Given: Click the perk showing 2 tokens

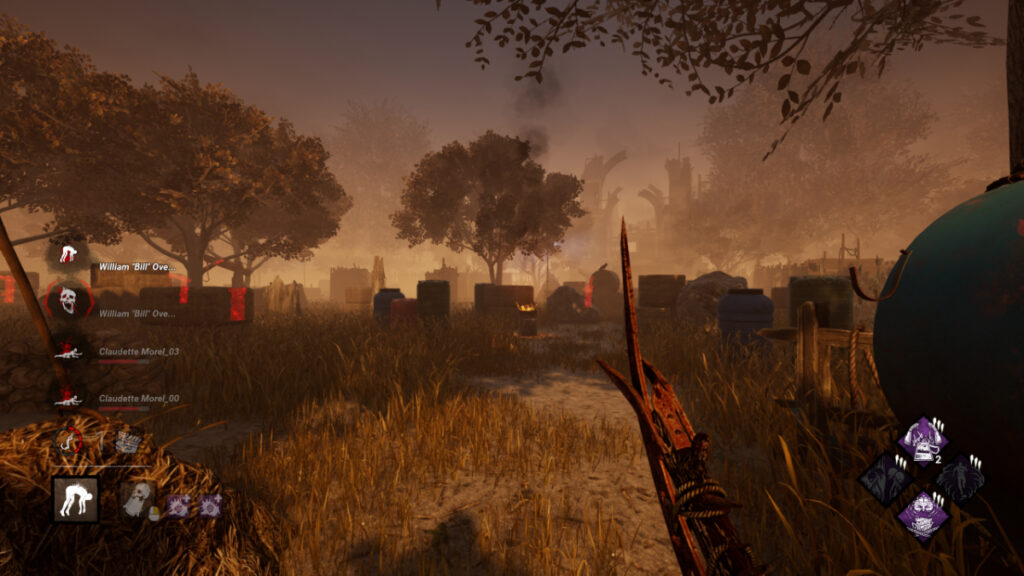Looking at the screenshot, I should [921, 441].
